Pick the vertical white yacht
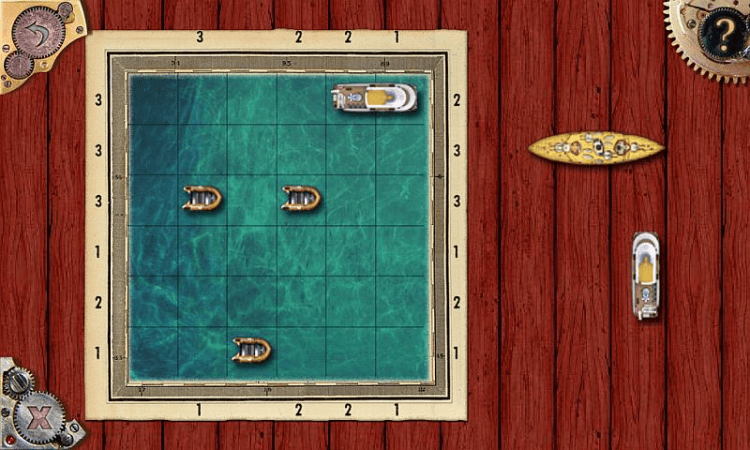This screenshot has height=450, width=750. pos(646,275)
